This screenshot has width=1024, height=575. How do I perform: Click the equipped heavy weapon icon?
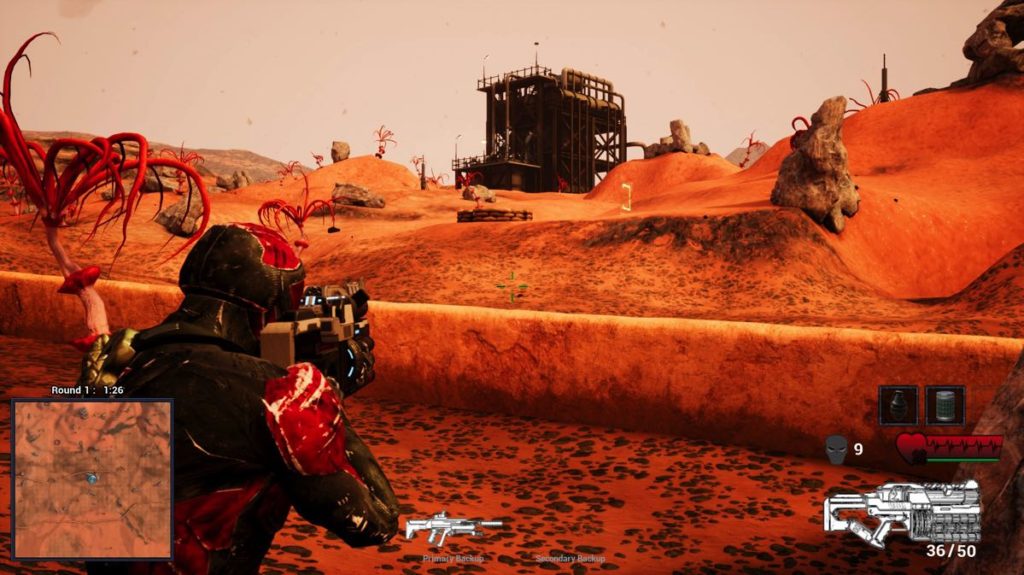pos(903,511)
